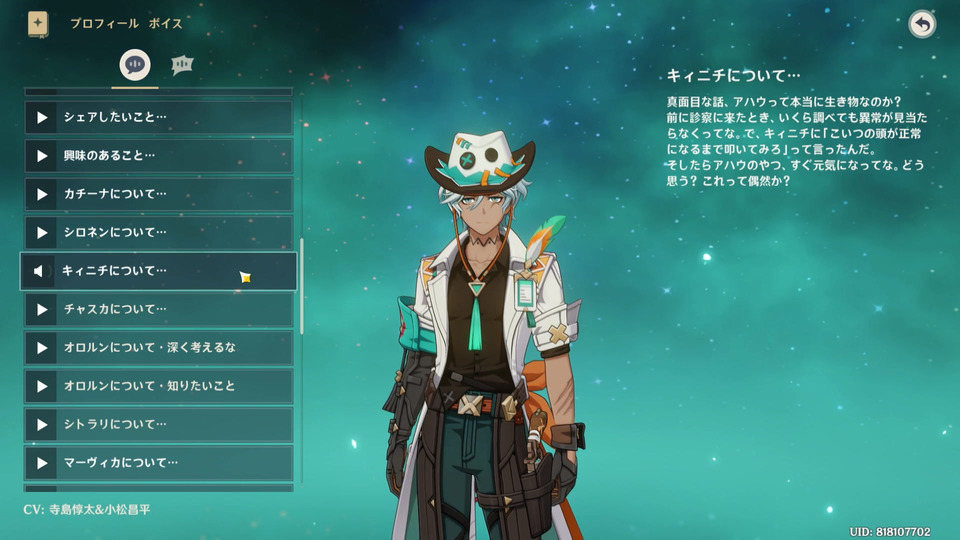This screenshot has width=960, height=540.
Task: Click the return arrow button
Action: (x=922, y=24)
